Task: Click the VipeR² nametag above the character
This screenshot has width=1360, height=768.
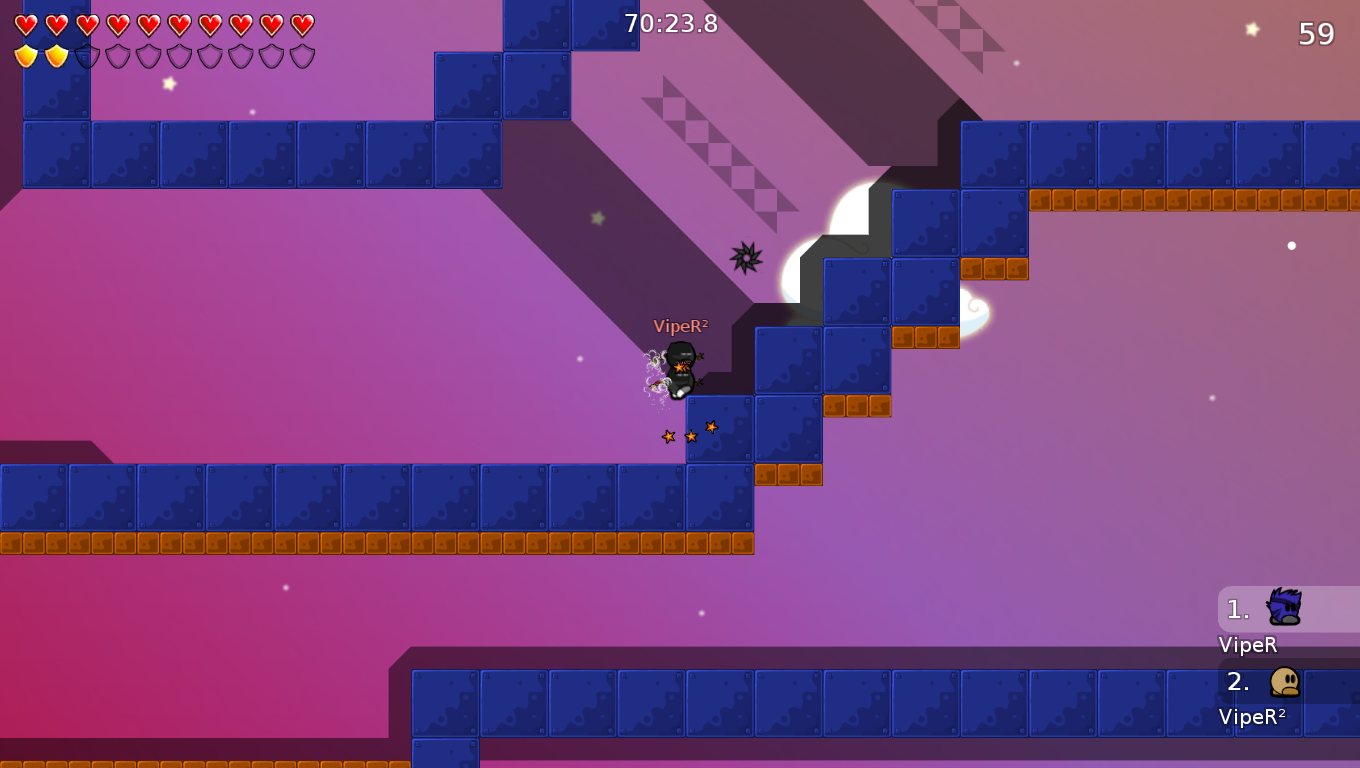Action: coord(680,325)
